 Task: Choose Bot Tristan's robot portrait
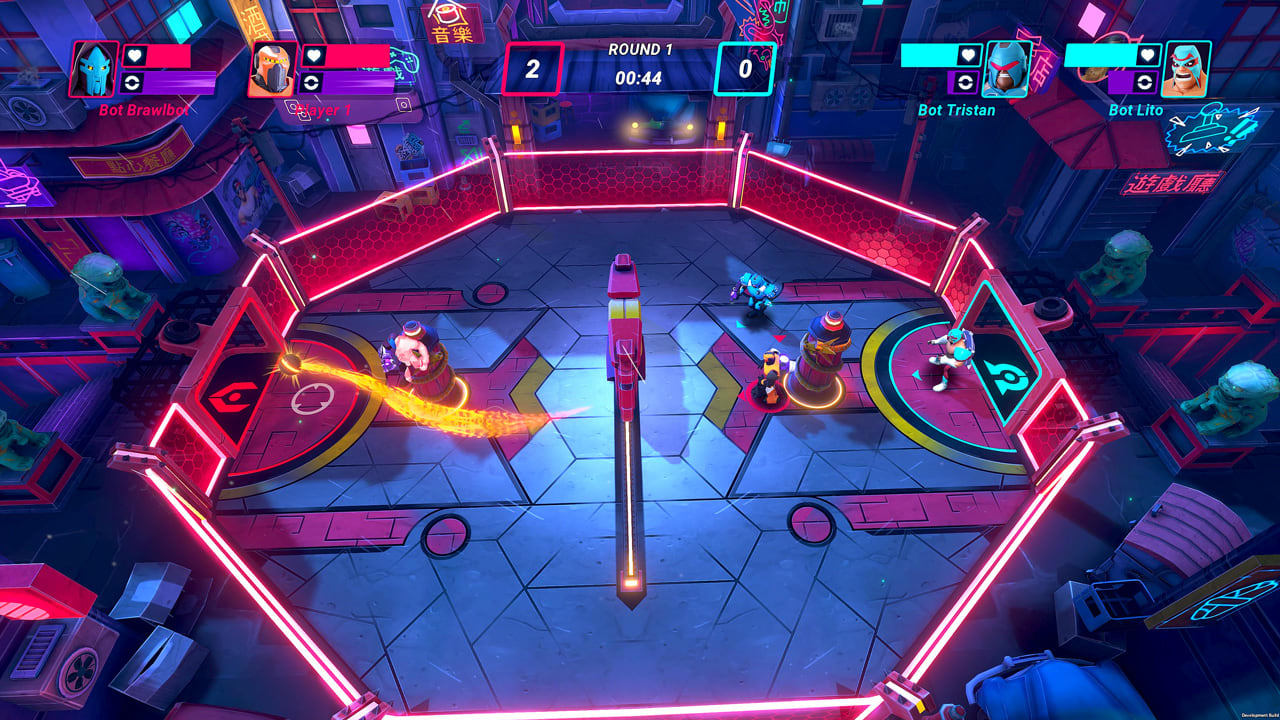pos(1007,69)
